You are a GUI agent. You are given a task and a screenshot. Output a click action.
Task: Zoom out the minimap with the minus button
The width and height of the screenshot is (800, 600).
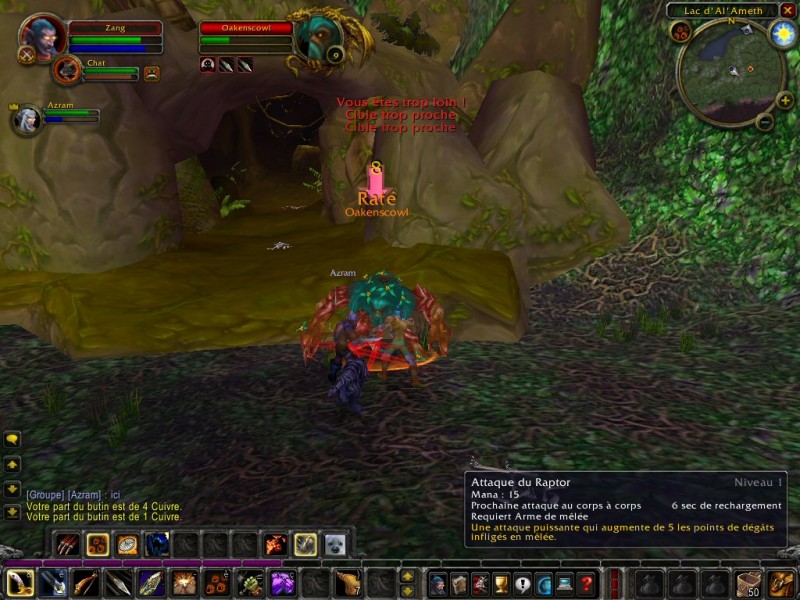tap(764, 123)
